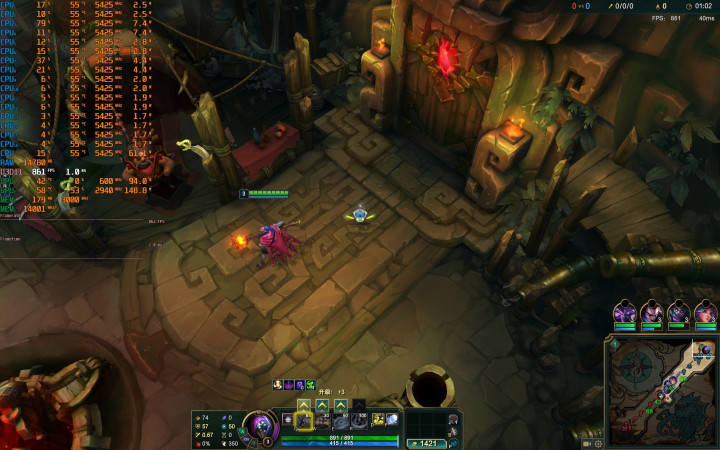720x450 pixels.
Task: Cast the snowball summoner spell on F
Action: (x=392, y=420)
